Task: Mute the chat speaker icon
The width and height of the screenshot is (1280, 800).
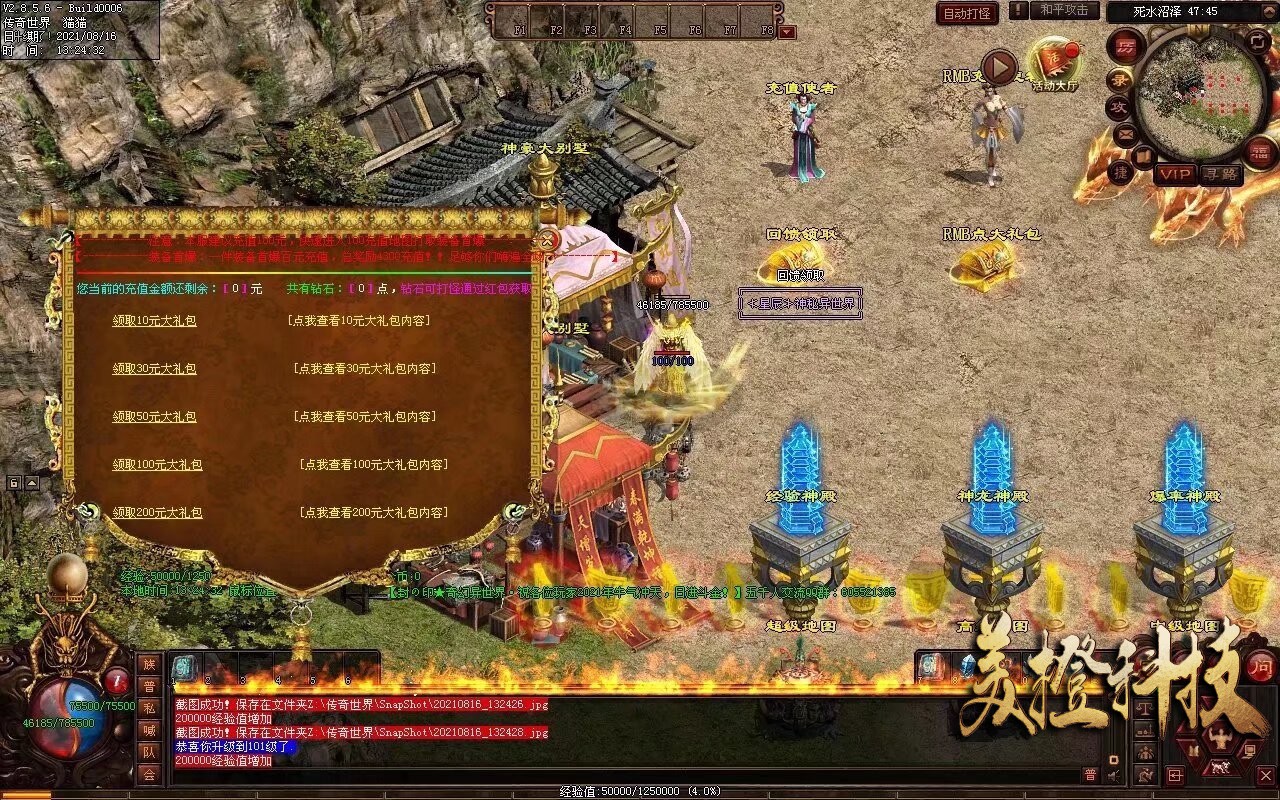Action: click(x=1112, y=775)
